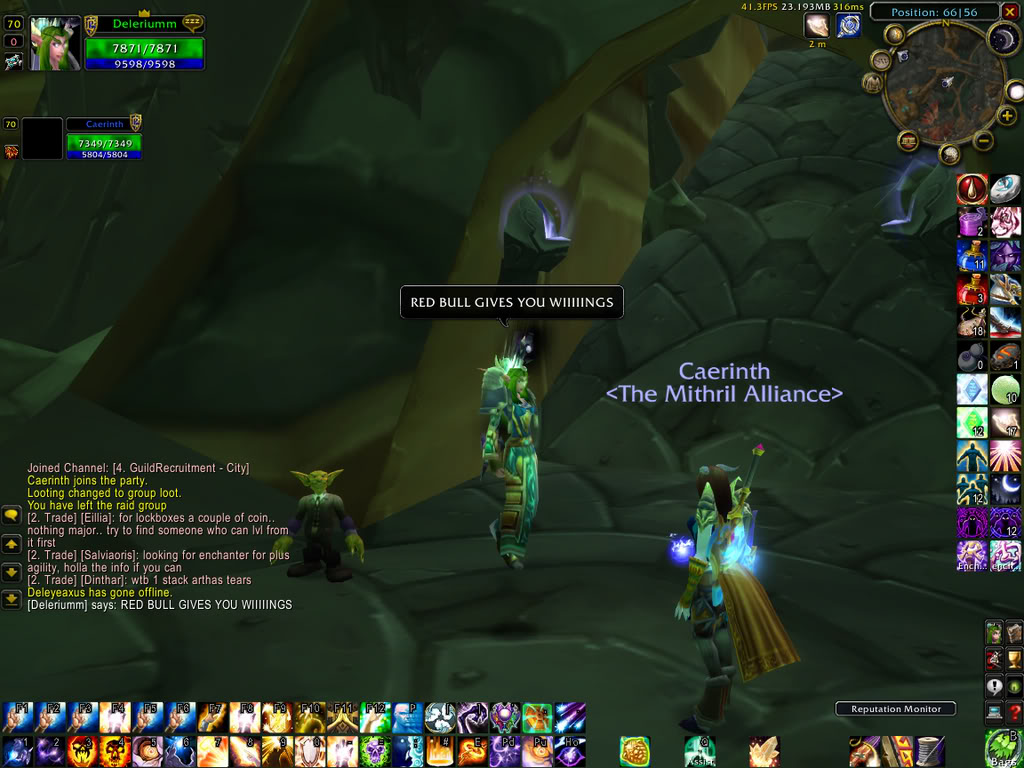The height and width of the screenshot is (768, 1024).
Task: Open the chat bubble button beside chat log
Action: point(11,515)
